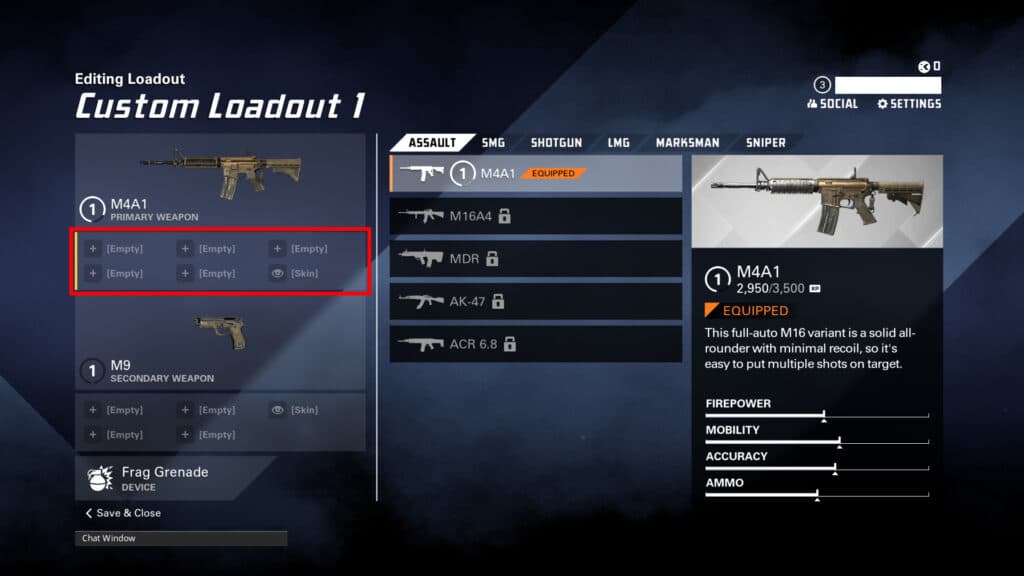The image size is (1024, 576).
Task: Open the Social menu
Action: click(832, 104)
